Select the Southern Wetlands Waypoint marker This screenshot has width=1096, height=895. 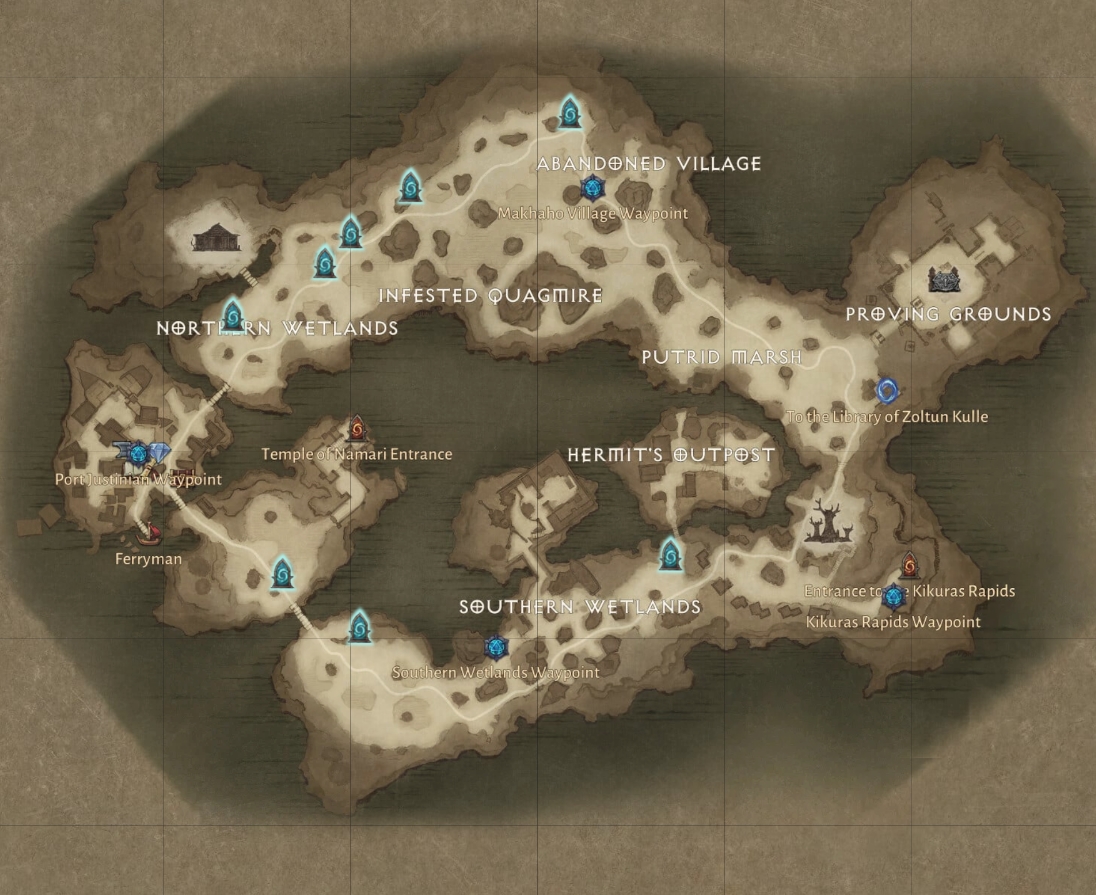point(495,648)
